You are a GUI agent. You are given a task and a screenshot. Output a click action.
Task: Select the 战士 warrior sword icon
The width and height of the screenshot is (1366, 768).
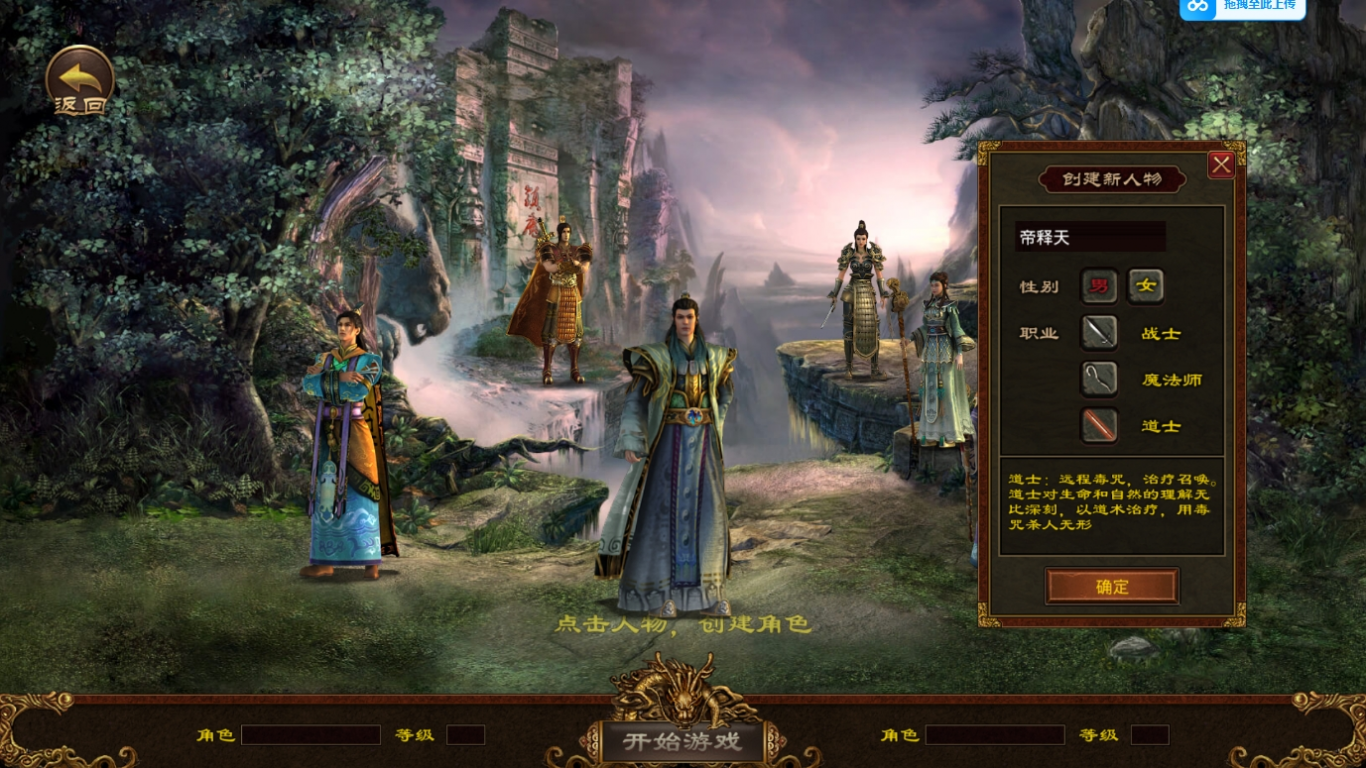1099,333
